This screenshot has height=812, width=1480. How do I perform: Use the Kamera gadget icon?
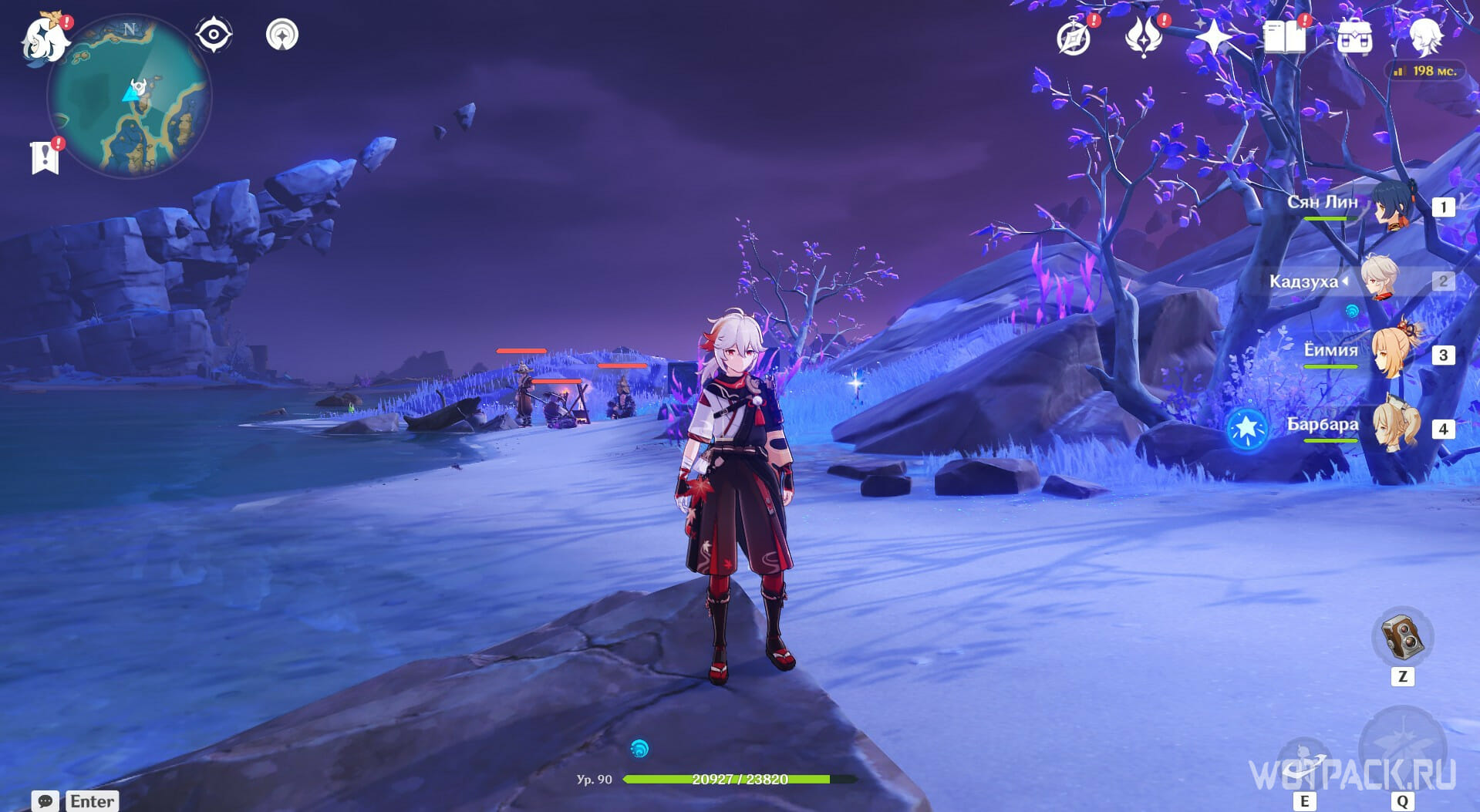coord(1402,637)
